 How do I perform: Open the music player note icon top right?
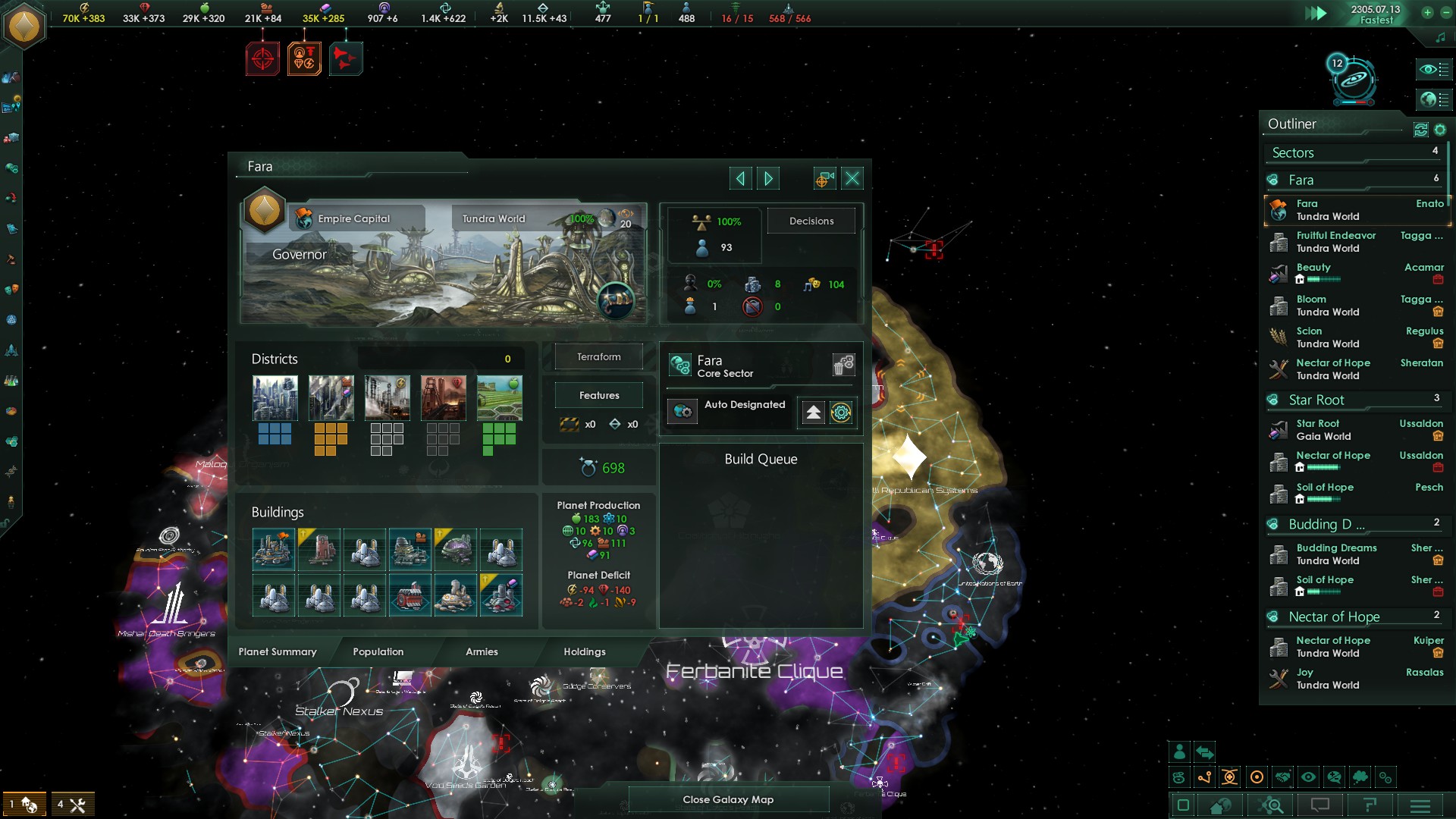pyautogui.click(x=1440, y=36)
